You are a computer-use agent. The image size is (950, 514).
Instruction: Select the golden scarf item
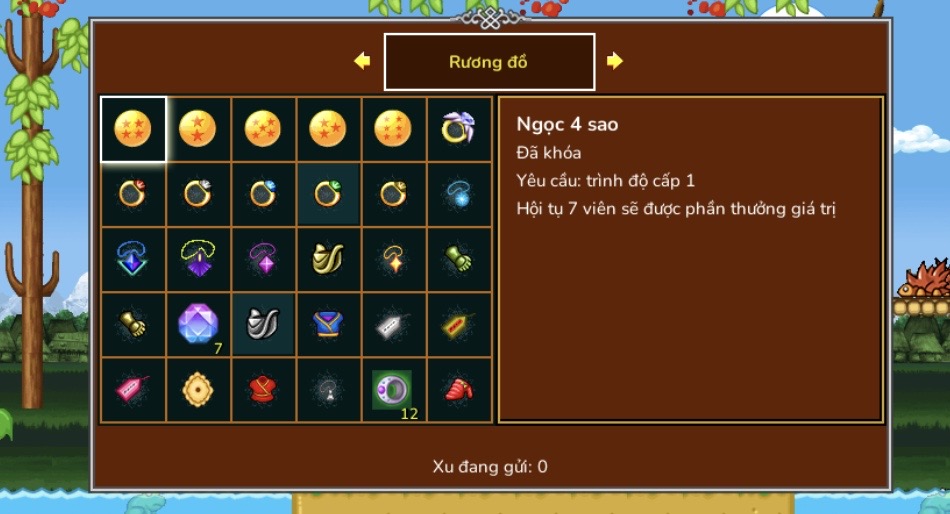328,259
